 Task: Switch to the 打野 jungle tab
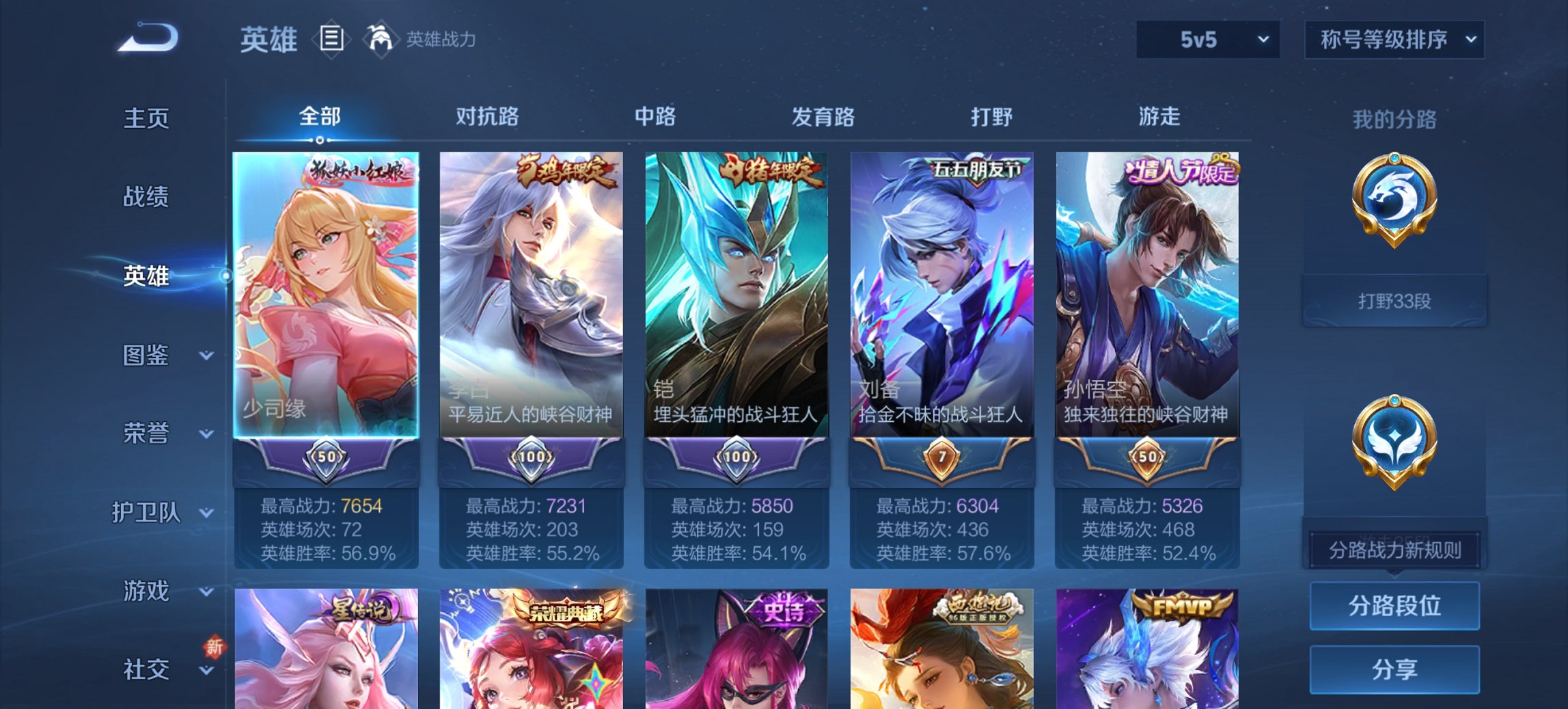click(993, 117)
